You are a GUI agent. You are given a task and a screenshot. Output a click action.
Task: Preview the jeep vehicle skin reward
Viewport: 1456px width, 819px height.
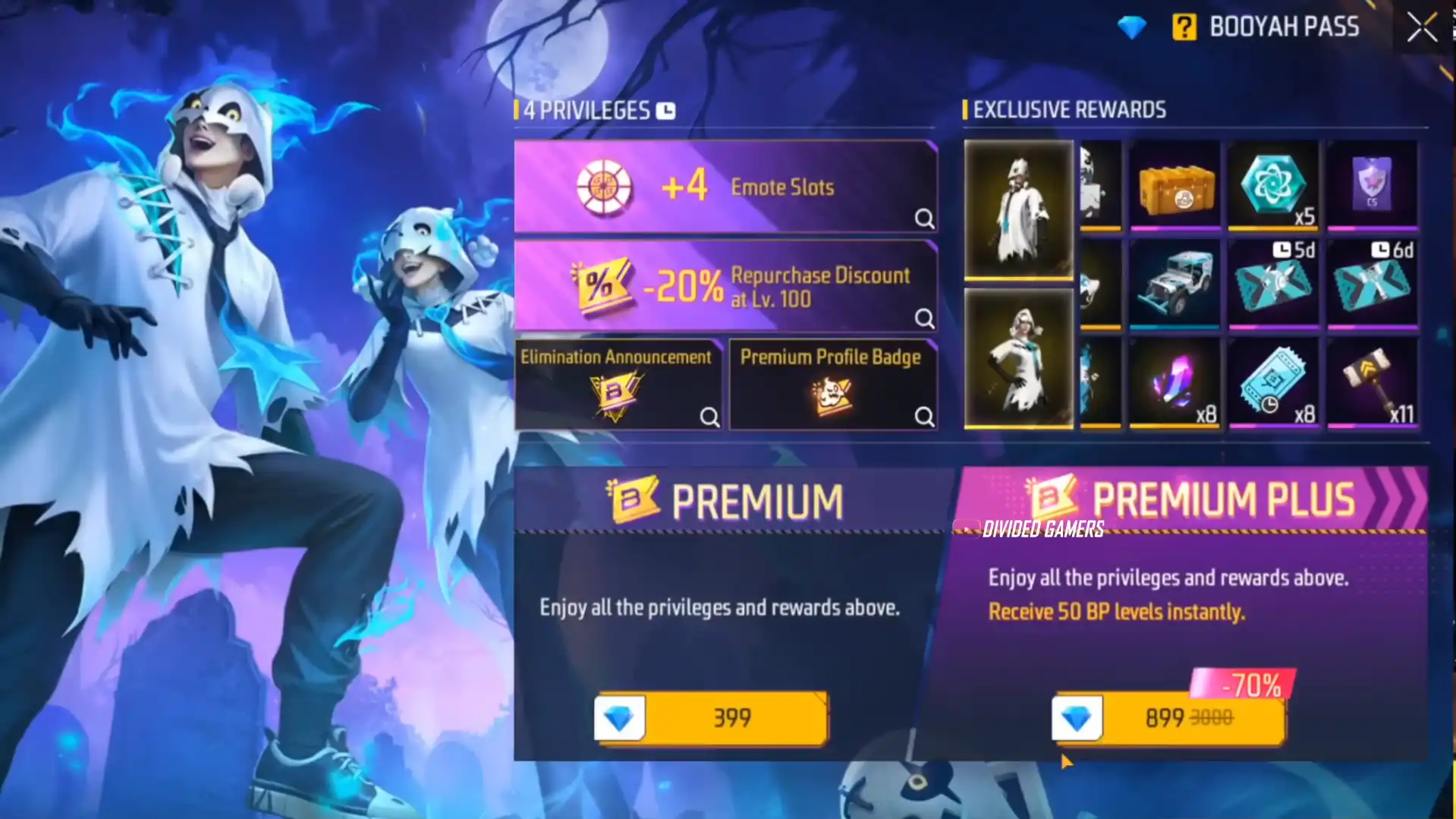click(1175, 284)
